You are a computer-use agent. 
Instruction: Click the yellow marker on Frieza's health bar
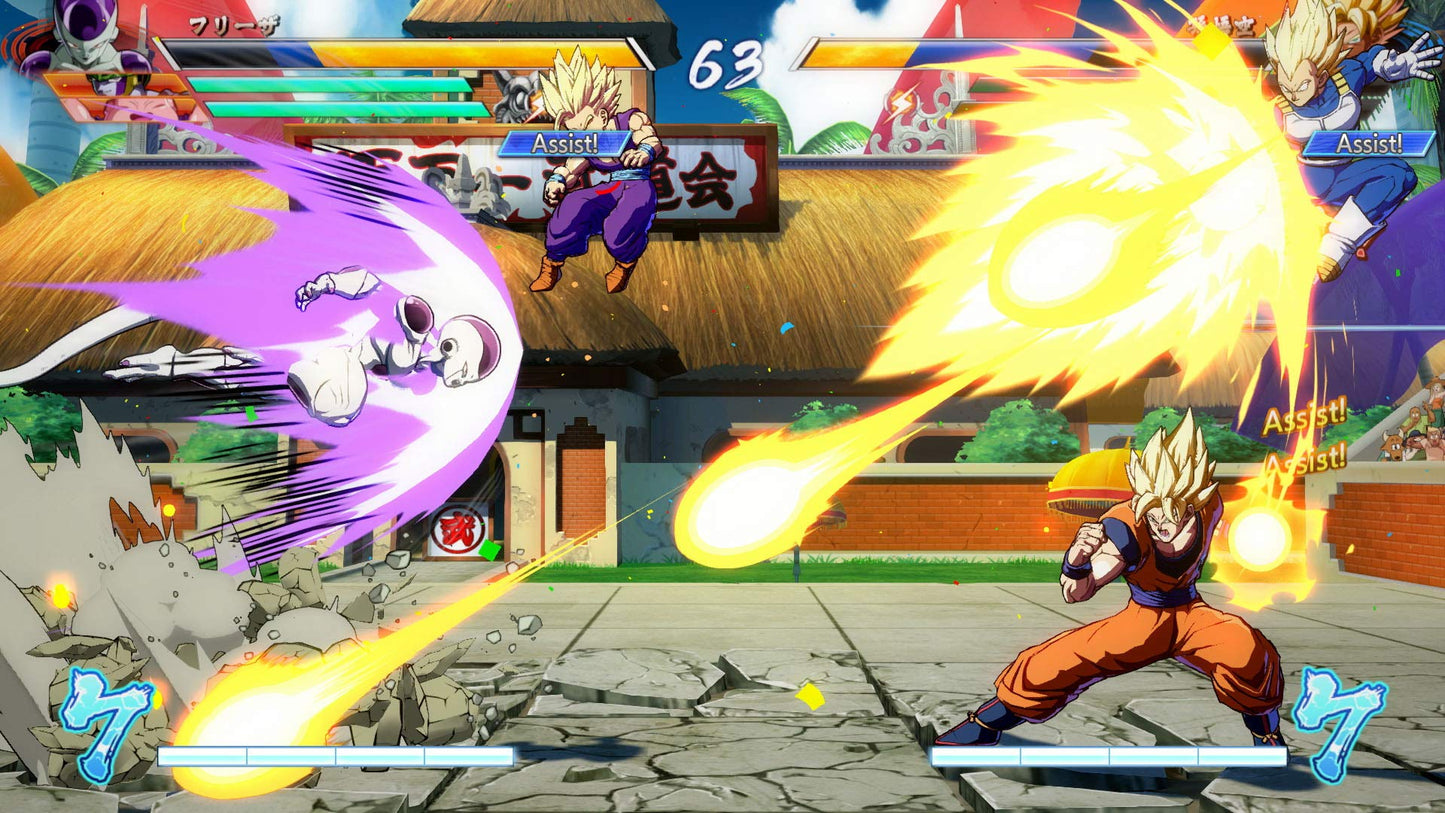pyautogui.click(x=158, y=40)
